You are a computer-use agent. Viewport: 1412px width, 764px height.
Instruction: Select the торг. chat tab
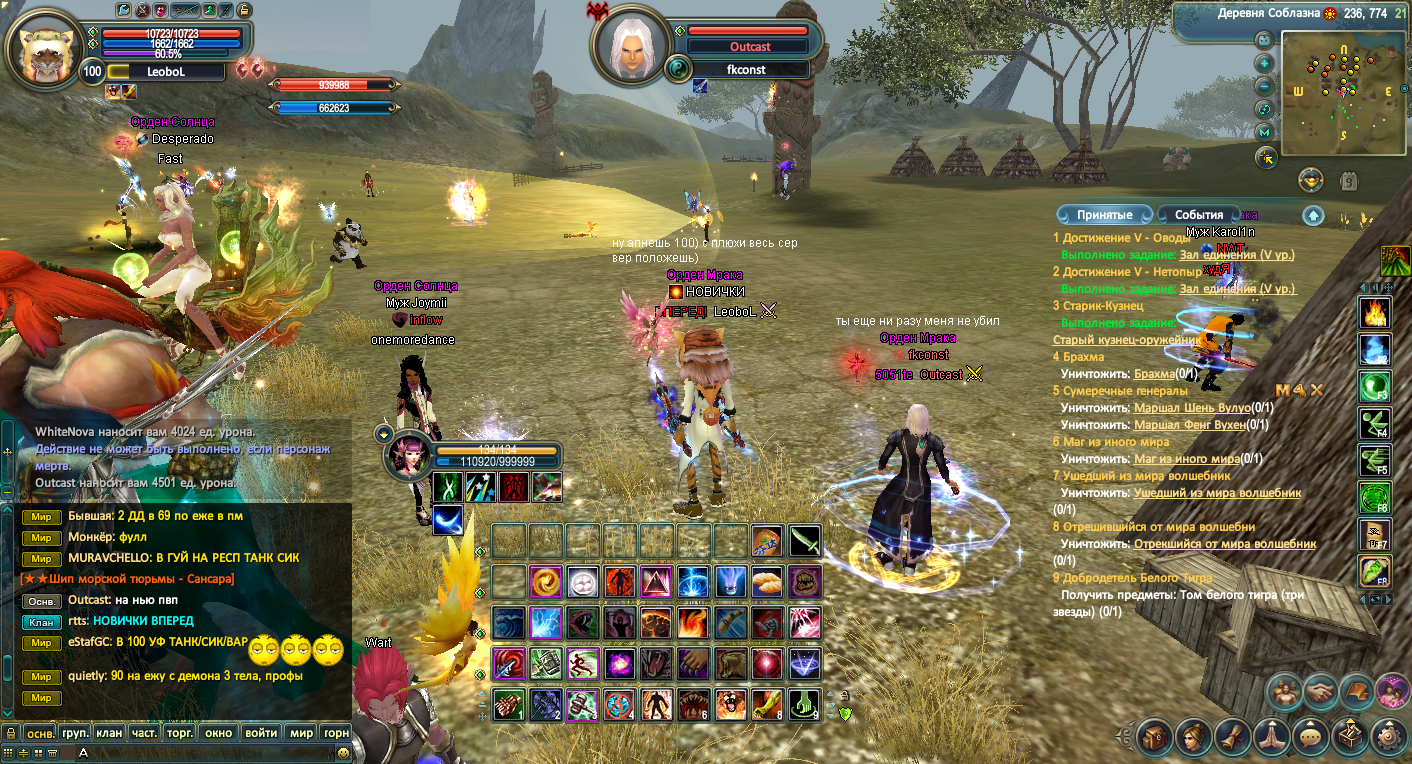(180, 733)
